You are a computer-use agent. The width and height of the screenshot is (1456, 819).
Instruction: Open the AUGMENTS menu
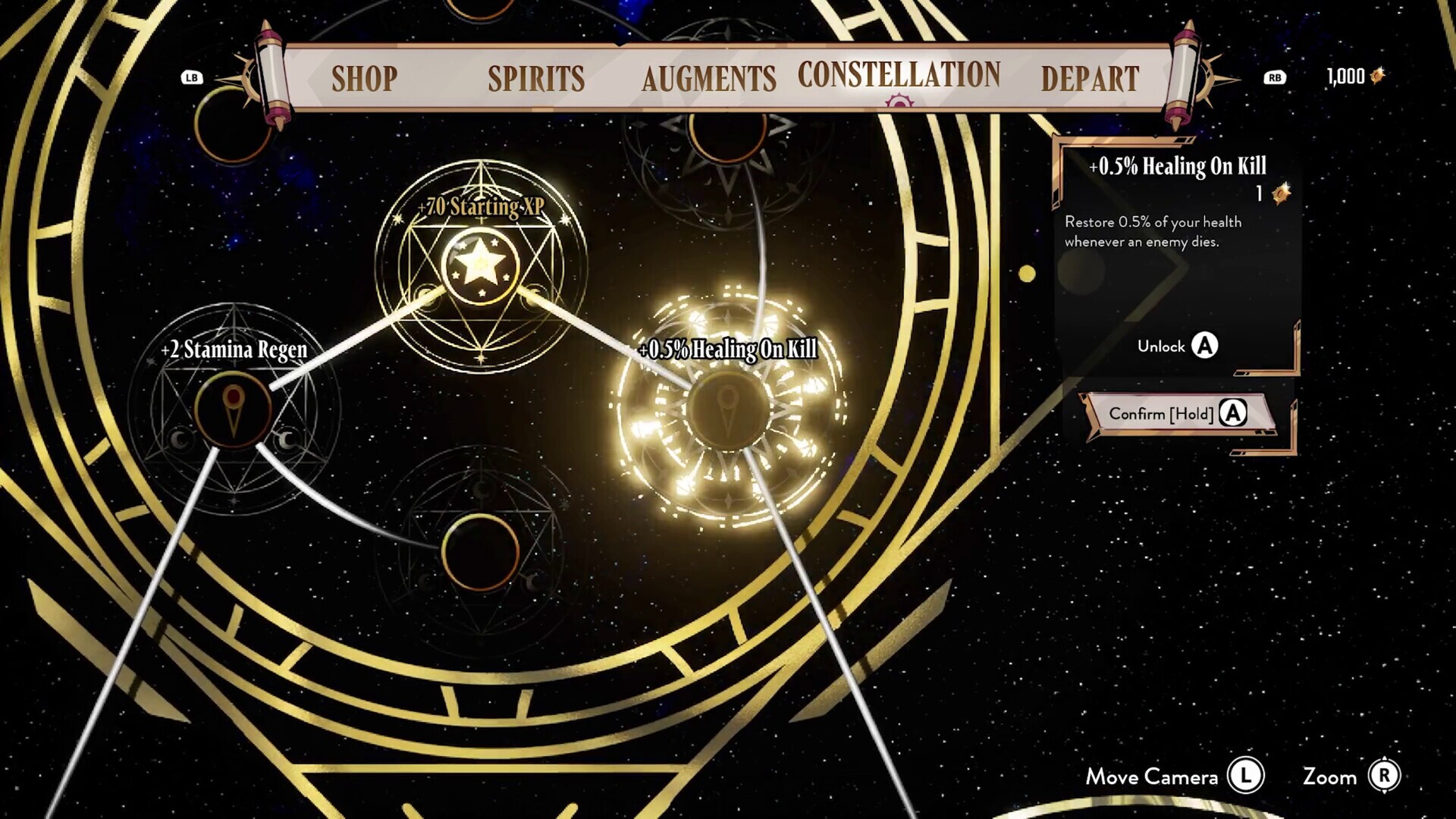(x=708, y=78)
